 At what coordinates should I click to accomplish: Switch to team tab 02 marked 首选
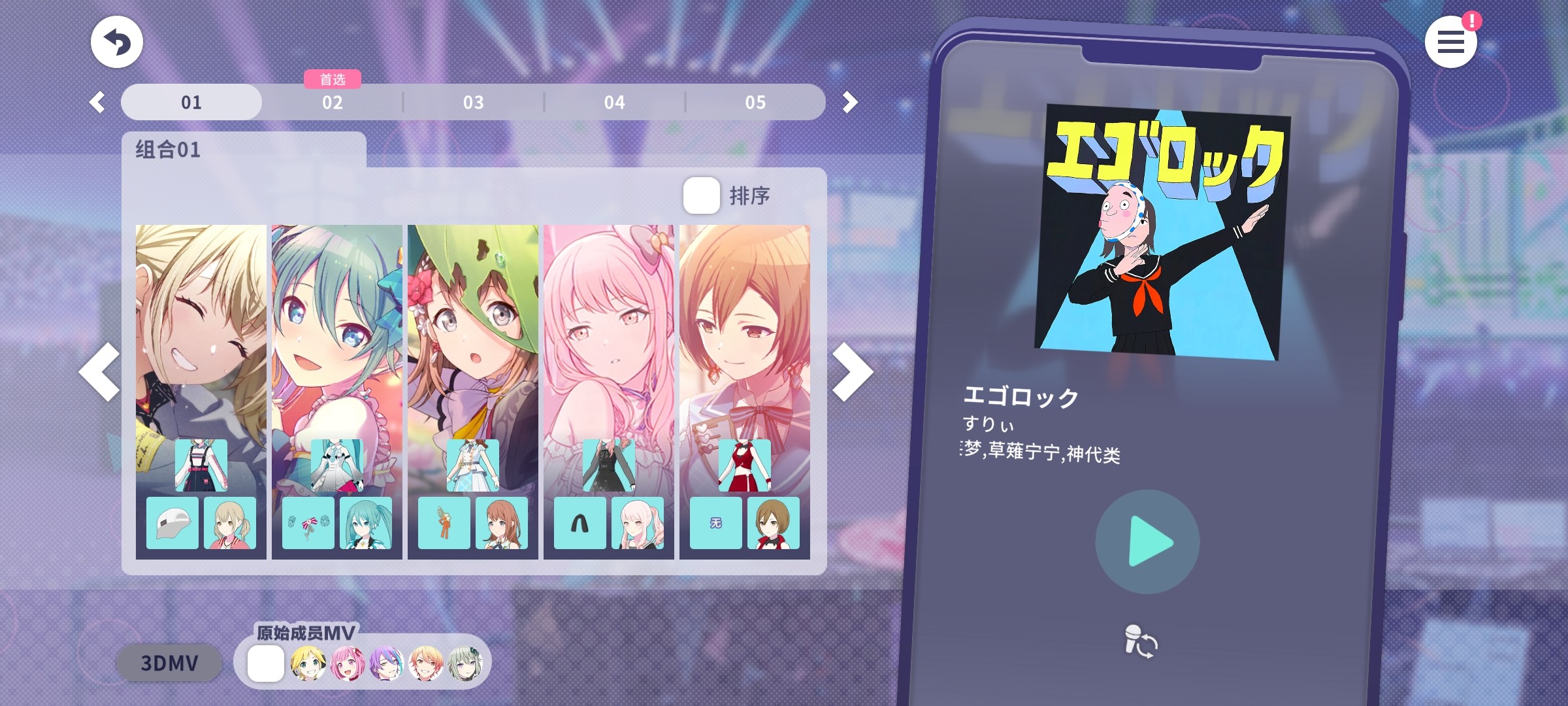333,102
